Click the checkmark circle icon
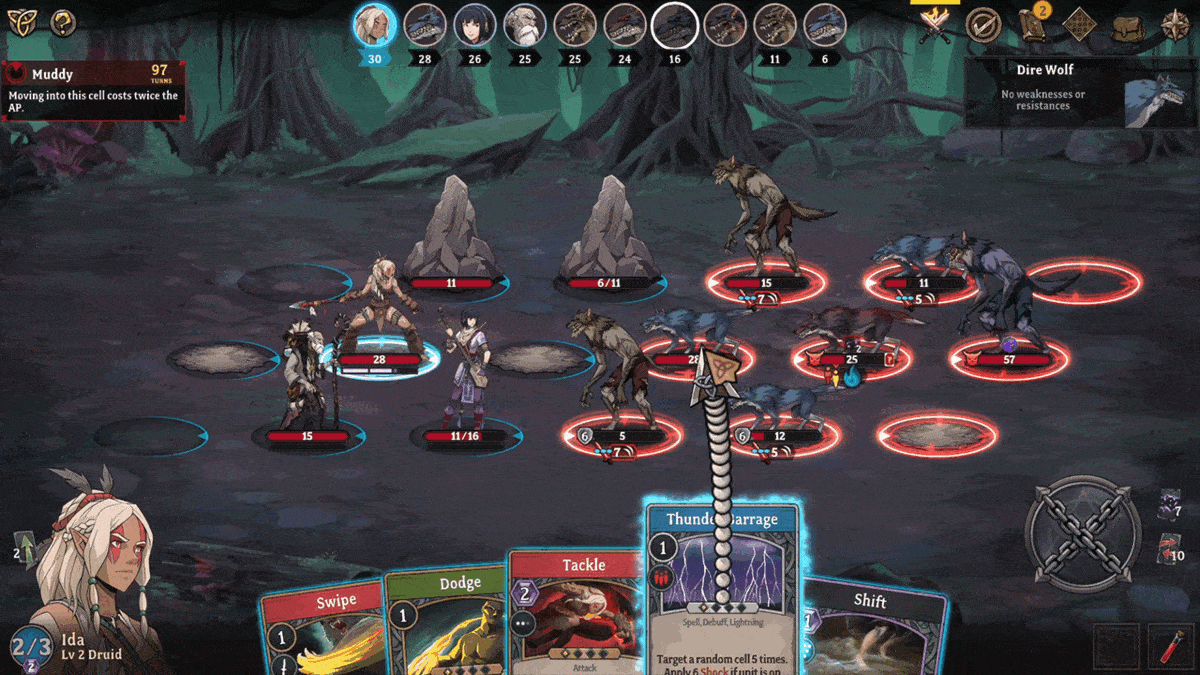 point(984,25)
